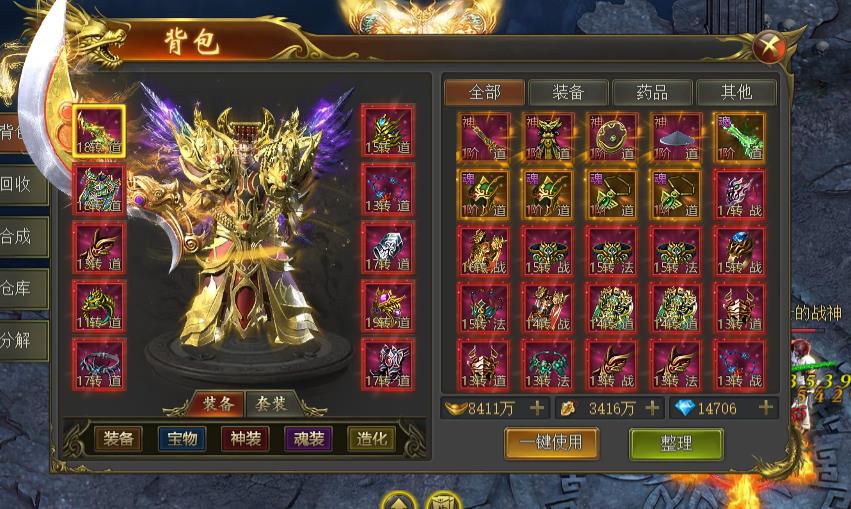Image resolution: width=851 pixels, height=509 pixels.
Task: Select the 分解 side tab
Action: [20, 340]
